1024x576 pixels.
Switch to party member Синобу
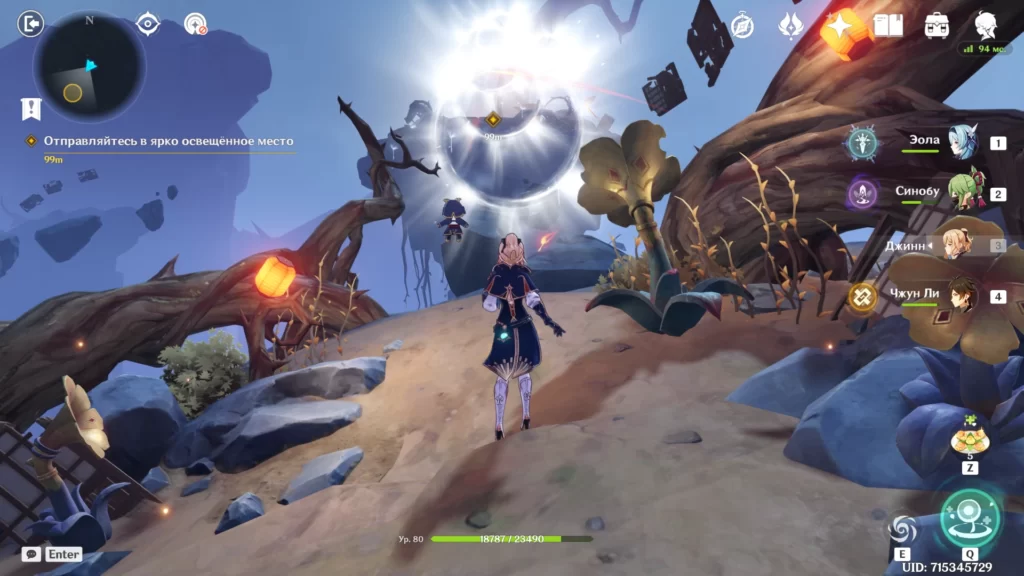(962, 193)
